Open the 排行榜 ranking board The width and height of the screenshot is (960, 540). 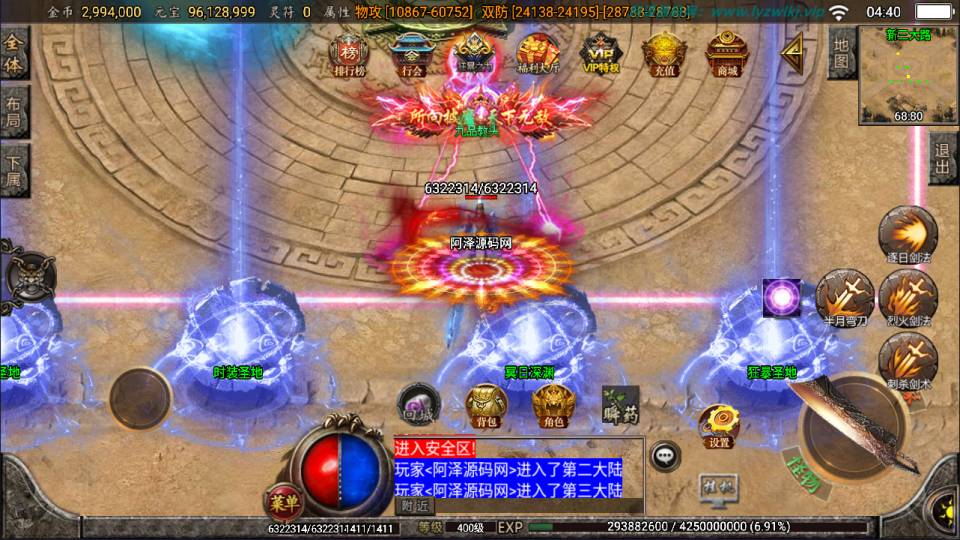[350, 55]
